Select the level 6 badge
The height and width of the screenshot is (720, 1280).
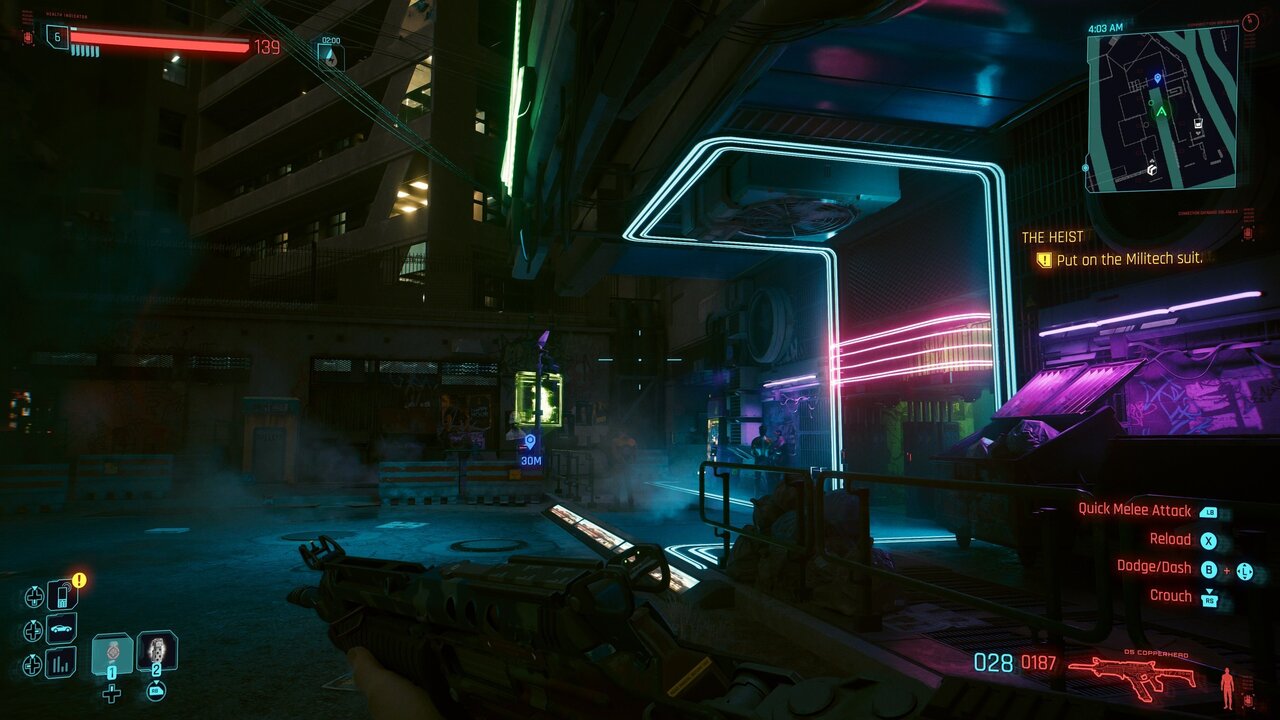(57, 37)
